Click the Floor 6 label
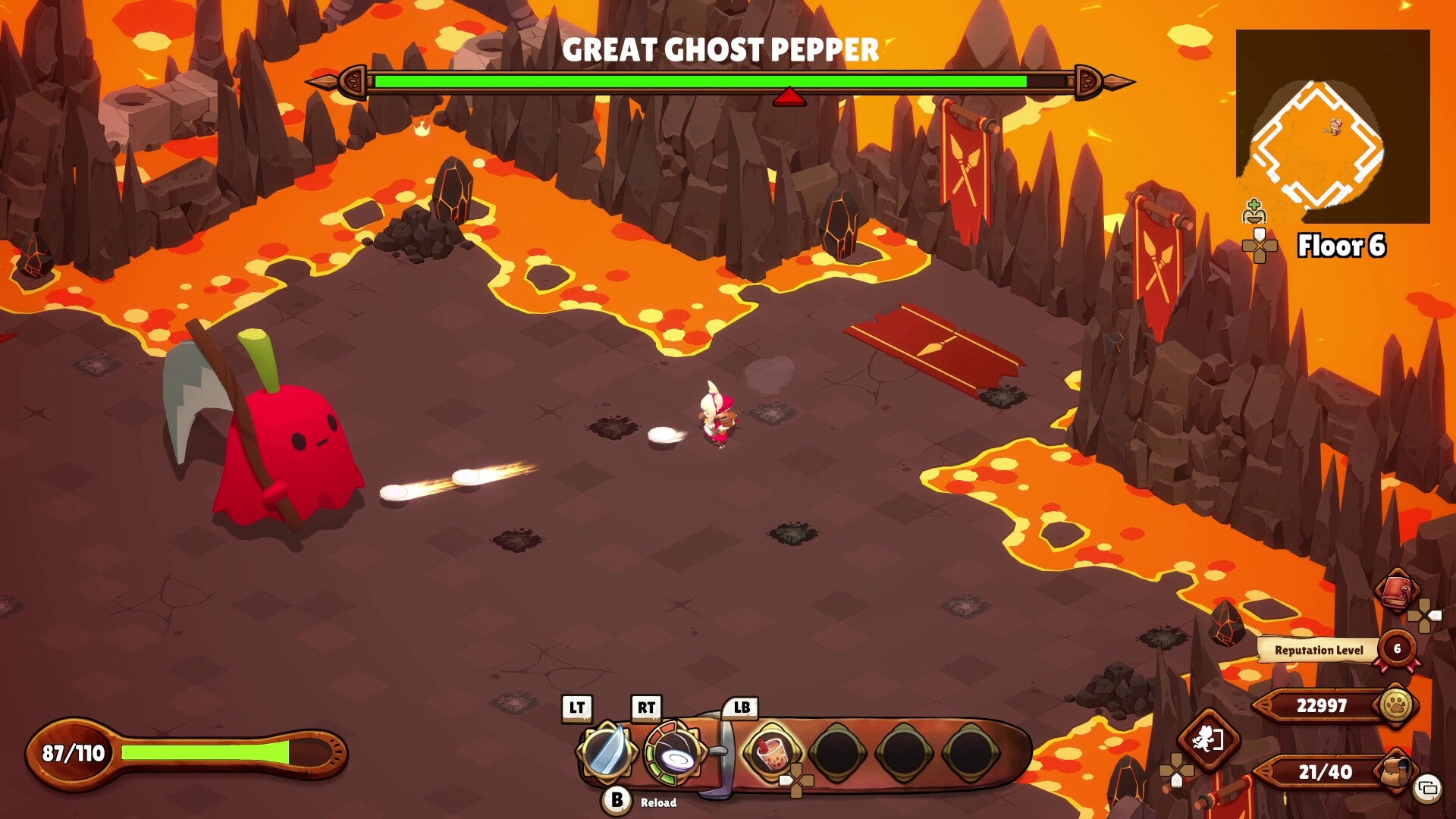1456x819 pixels. click(1342, 246)
